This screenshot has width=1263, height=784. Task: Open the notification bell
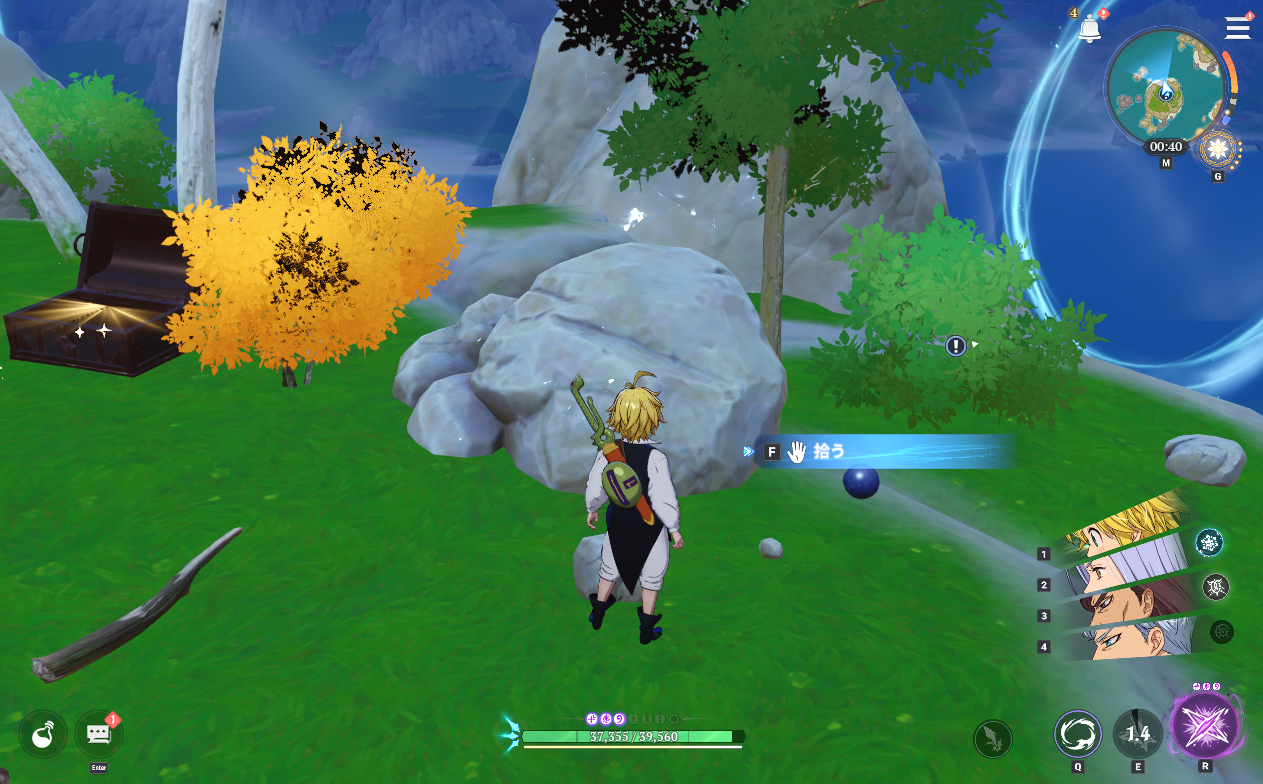coord(1090,29)
